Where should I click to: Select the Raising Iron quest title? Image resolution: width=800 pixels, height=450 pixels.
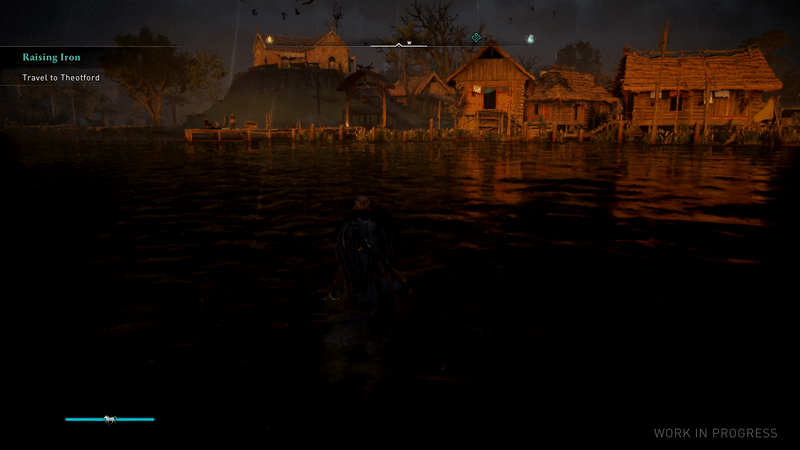click(50, 58)
